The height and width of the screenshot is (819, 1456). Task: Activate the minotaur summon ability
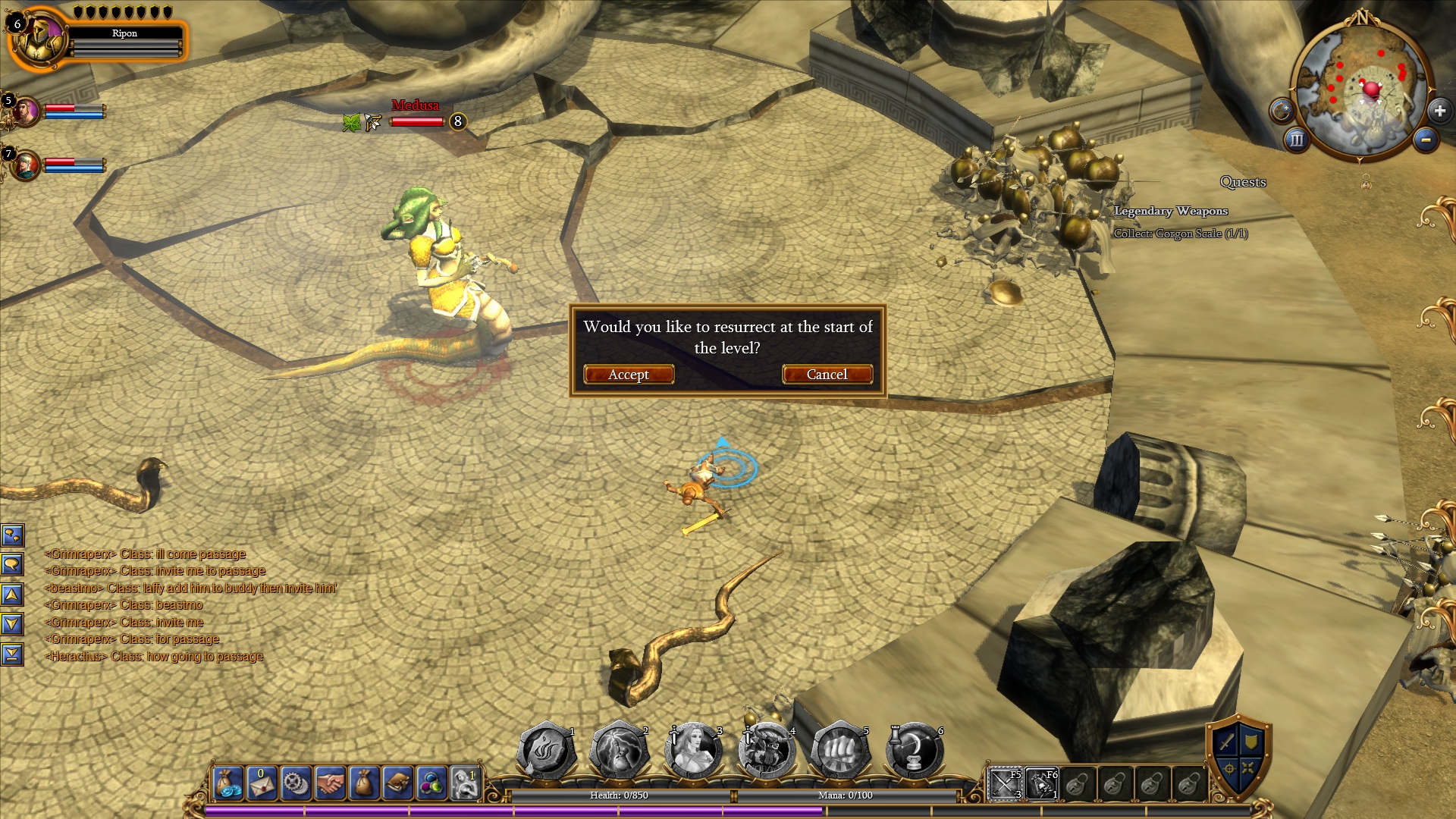tap(767, 751)
